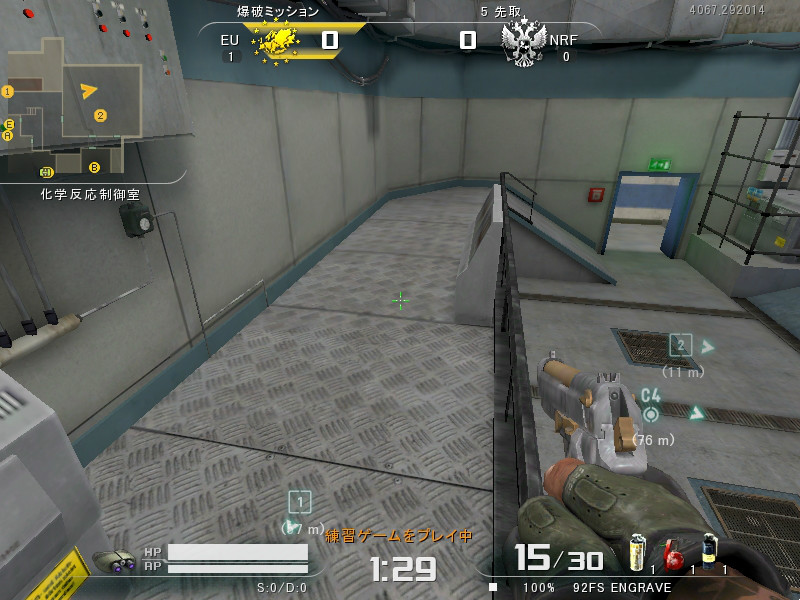This screenshot has height=600, width=800.
Task: Select the dark blue smoke grenade icon
Action: pyautogui.click(x=709, y=551)
